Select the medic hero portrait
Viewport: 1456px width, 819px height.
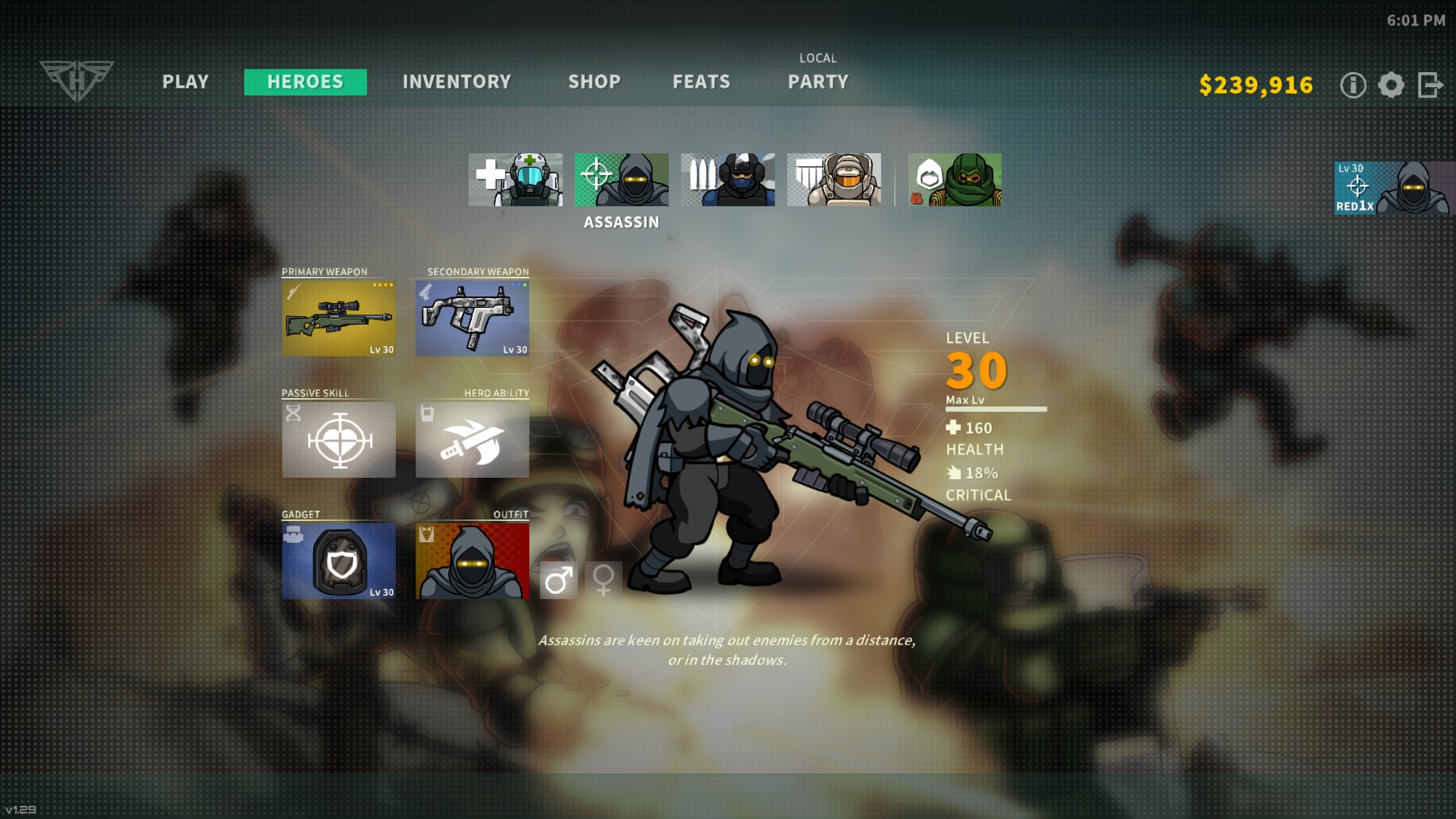point(516,180)
